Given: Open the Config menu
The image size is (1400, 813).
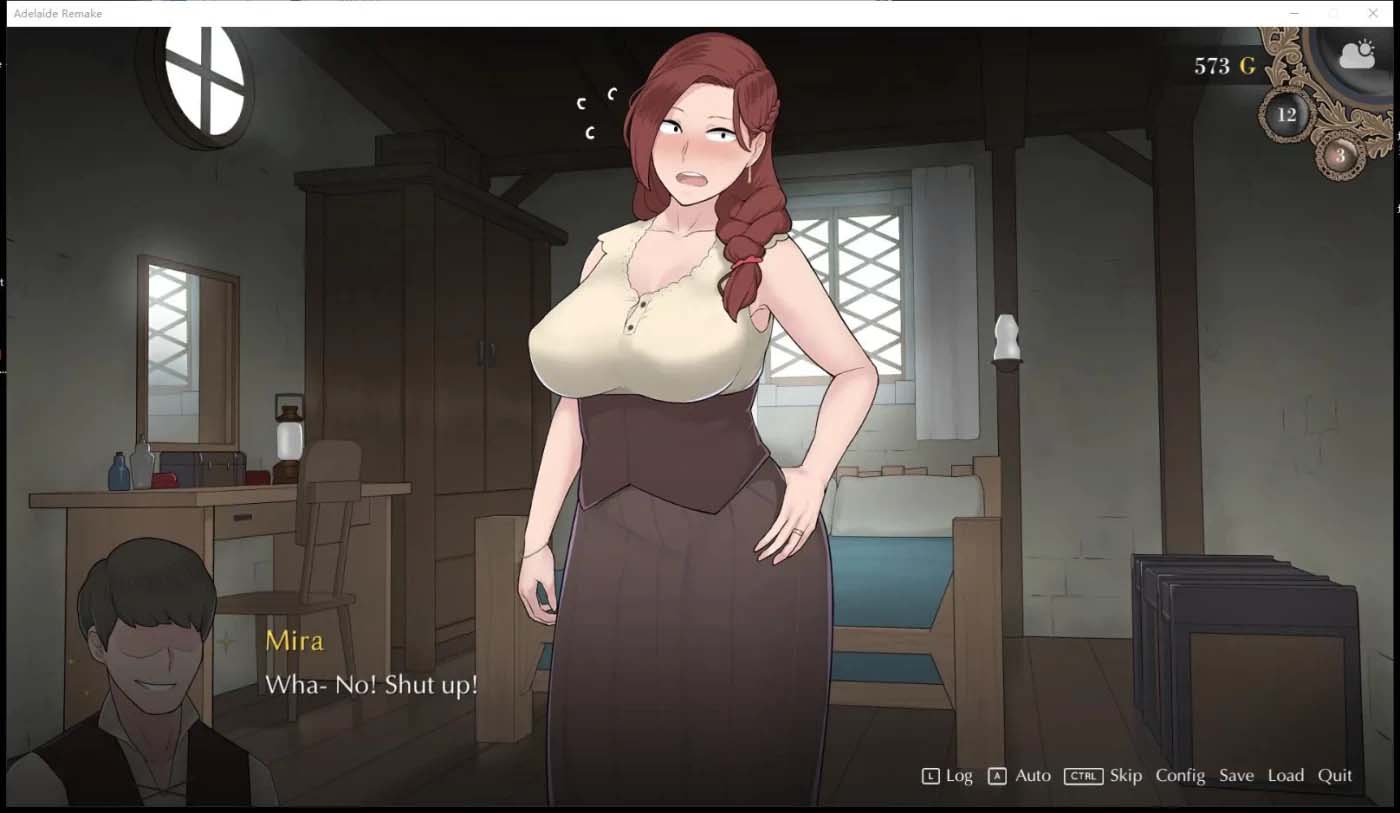Looking at the screenshot, I should [x=1180, y=775].
